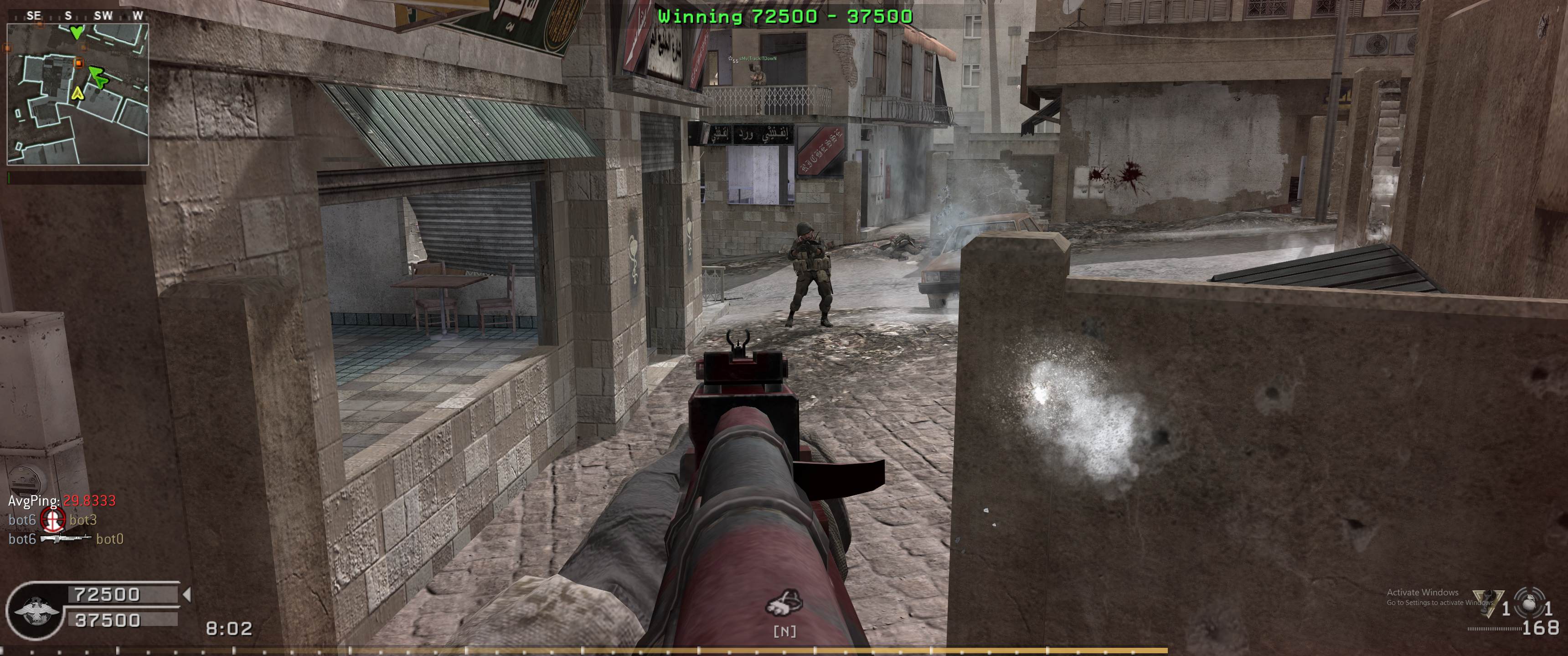Click the night vision goggles icon
Screen dimensions: 1568x656
(x=784, y=604)
